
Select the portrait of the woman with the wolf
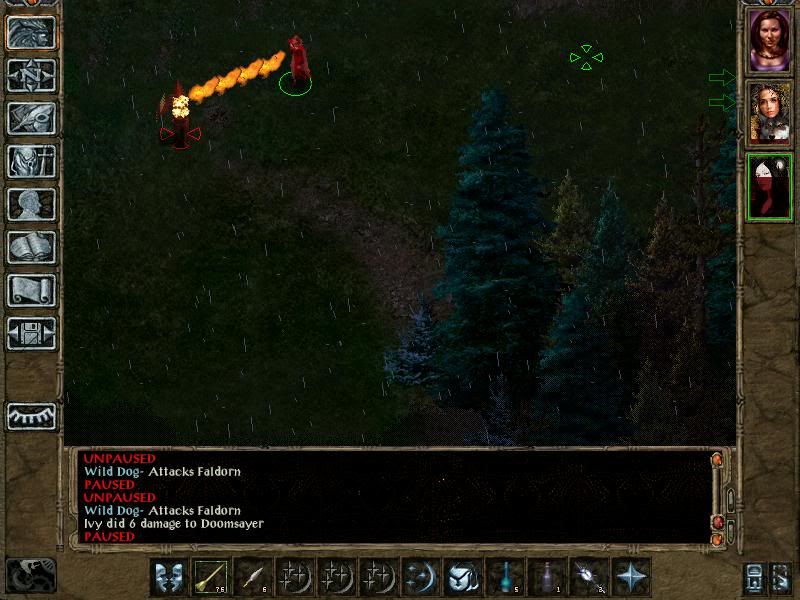(x=769, y=113)
